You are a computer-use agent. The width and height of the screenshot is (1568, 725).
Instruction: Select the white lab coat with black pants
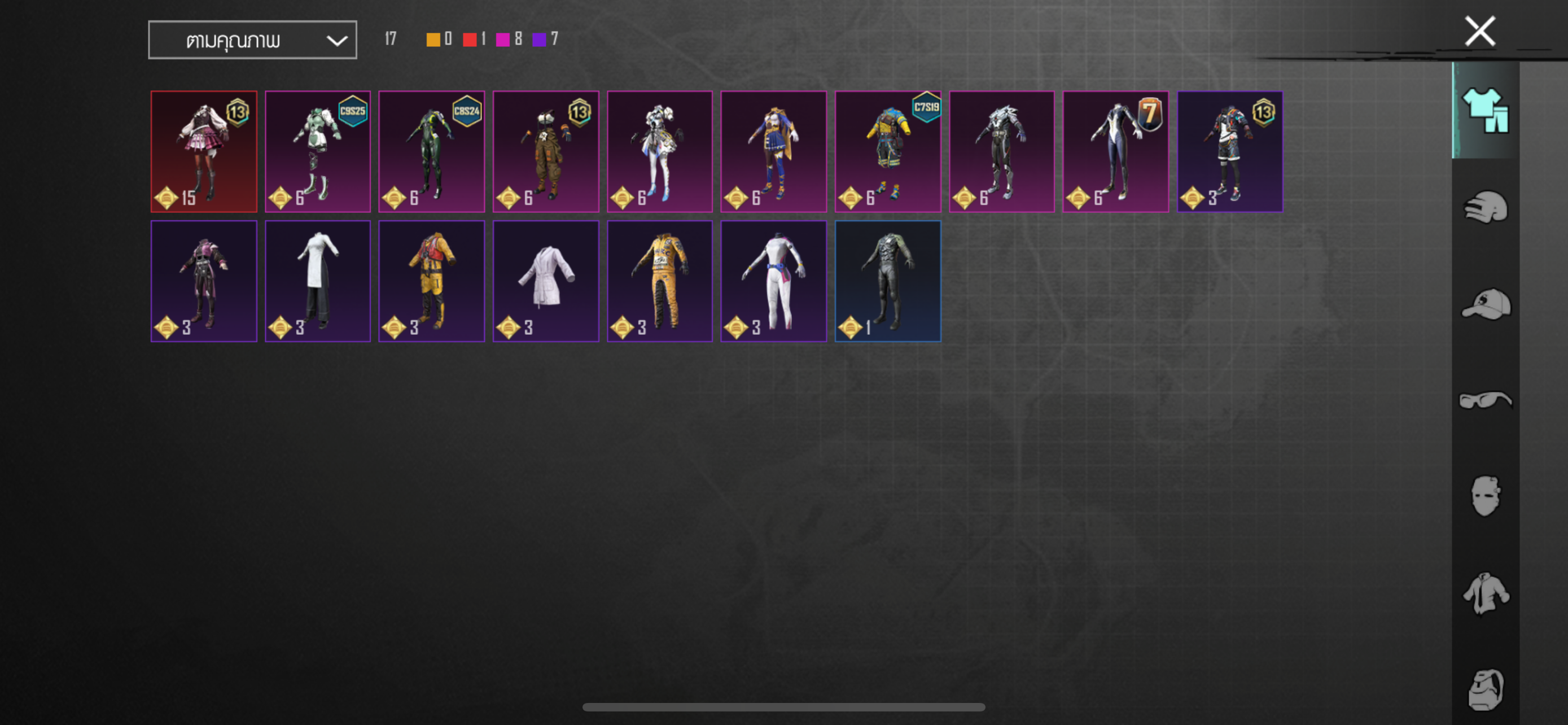click(318, 281)
